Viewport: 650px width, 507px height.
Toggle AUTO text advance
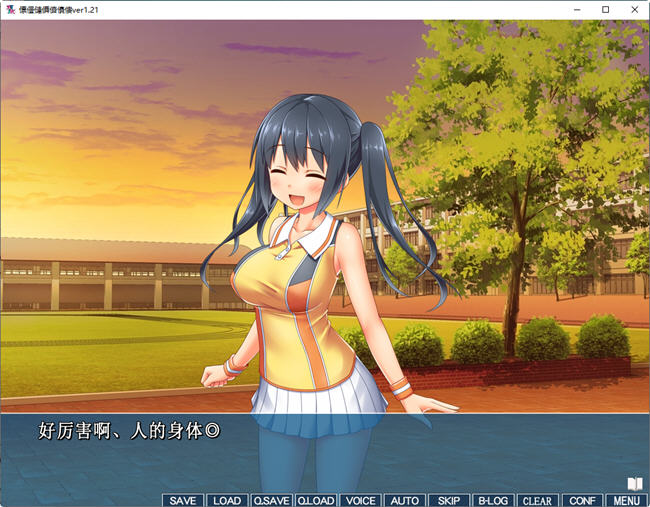(x=404, y=500)
